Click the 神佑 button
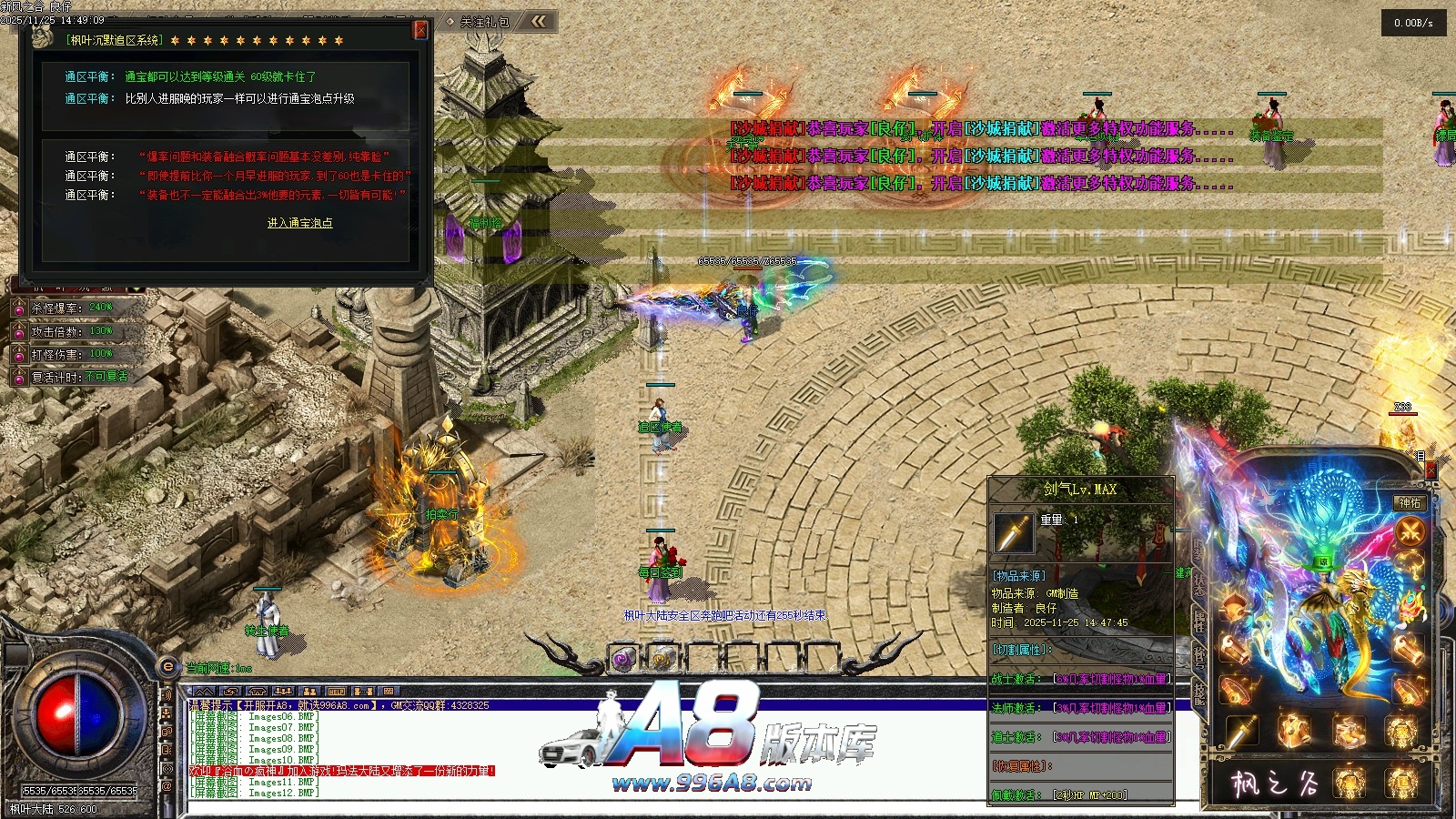Viewport: 1456px width, 819px height. pyautogui.click(x=1410, y=503)
